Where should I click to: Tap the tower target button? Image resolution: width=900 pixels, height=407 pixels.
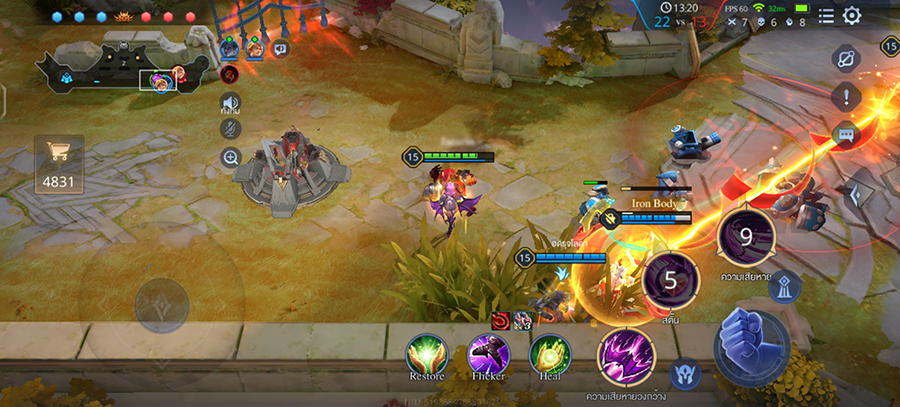click(783, 287)
